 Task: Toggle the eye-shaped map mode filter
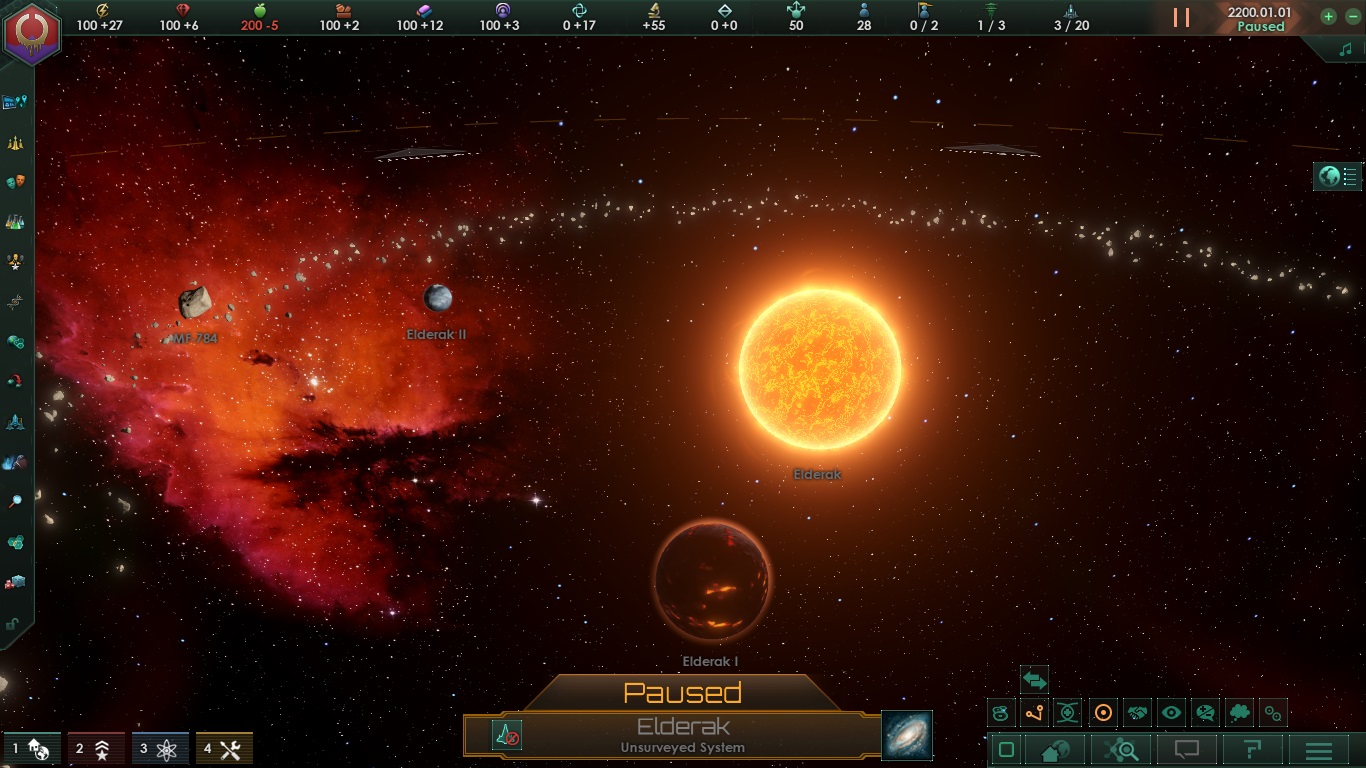click(x=1171, y=713)
